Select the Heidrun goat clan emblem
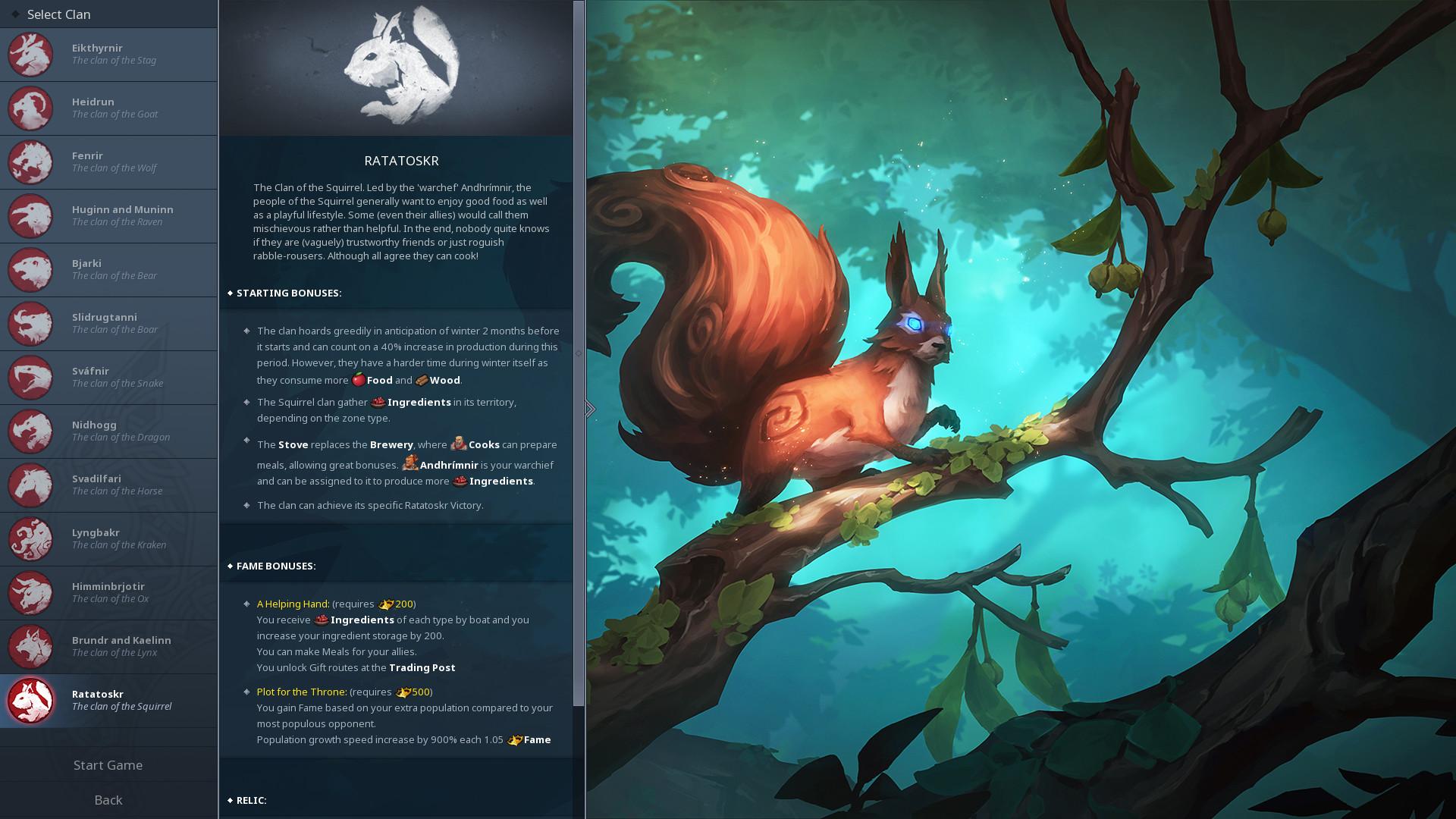Image resolution: width=1456 pixels, height=819 pixels. tap(30, 108)
